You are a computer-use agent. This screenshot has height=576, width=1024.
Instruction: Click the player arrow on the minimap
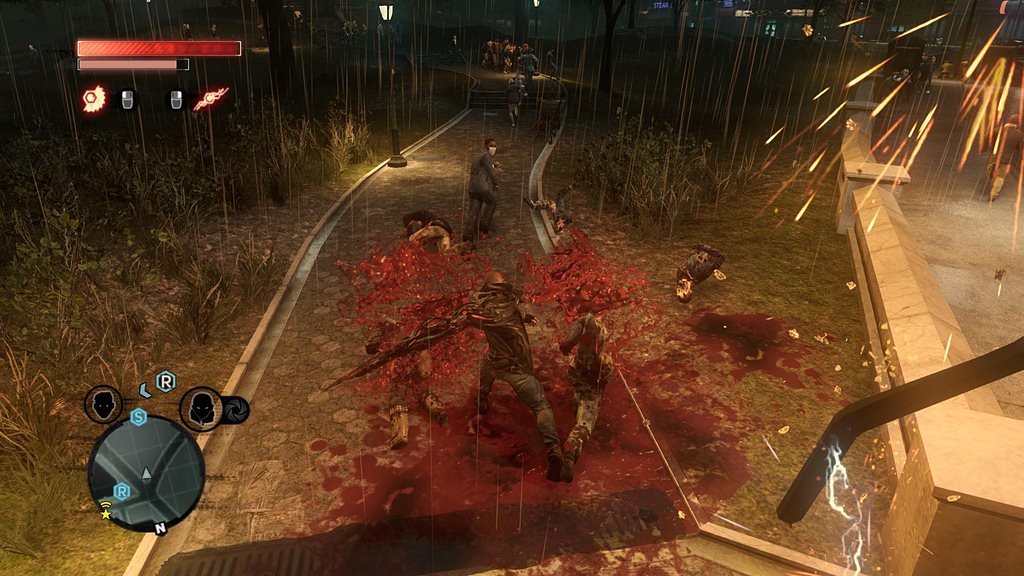pyautogui.click(x=147, y=472)
